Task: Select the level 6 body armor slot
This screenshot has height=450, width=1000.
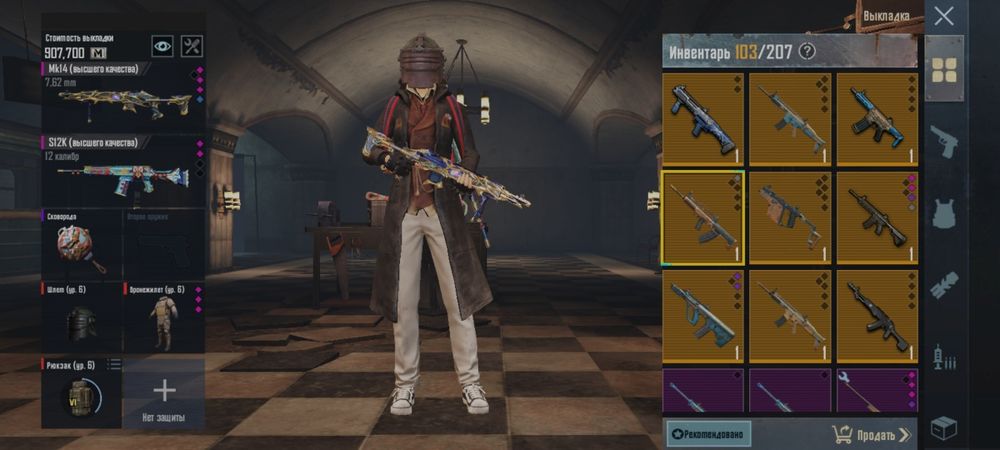Action: (163, 318)
